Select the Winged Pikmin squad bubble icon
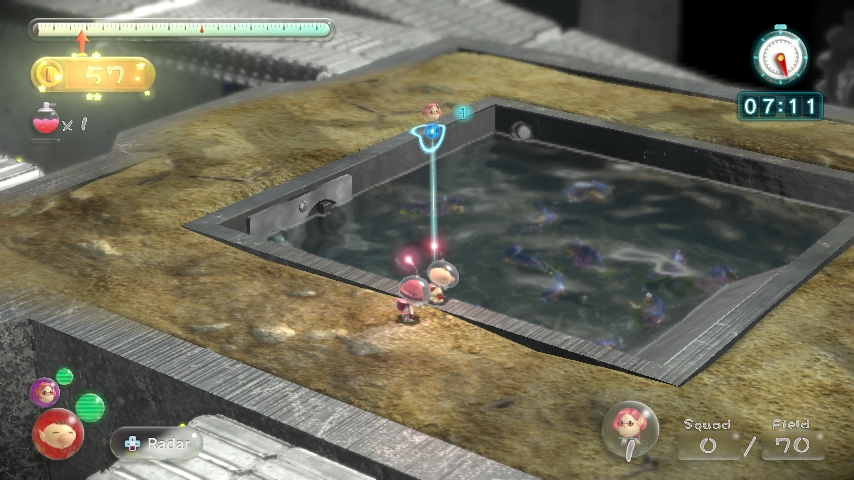Image resolution: width=854 pixels, height=480 pixels. [x=630, y=427]
